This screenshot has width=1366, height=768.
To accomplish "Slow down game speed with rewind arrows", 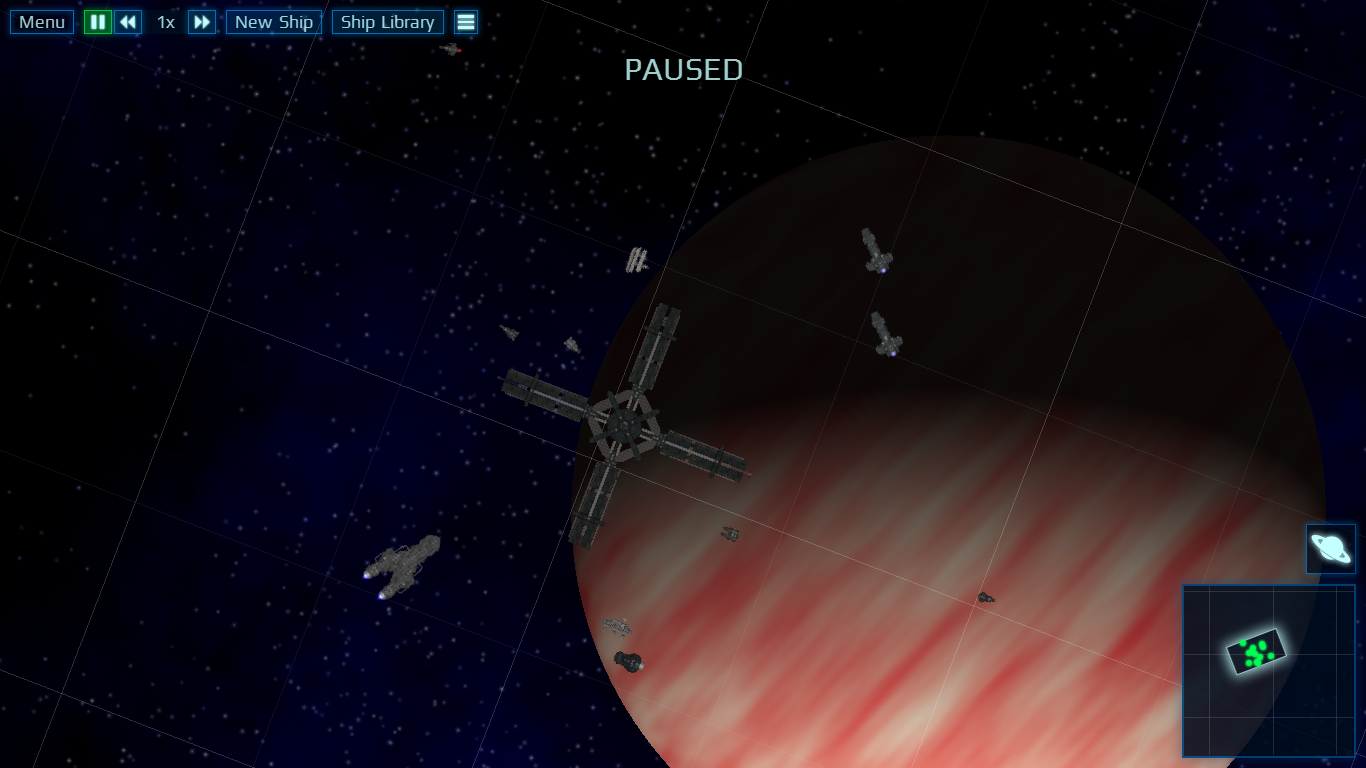I will pyautogui.click(x=128, y=22).
